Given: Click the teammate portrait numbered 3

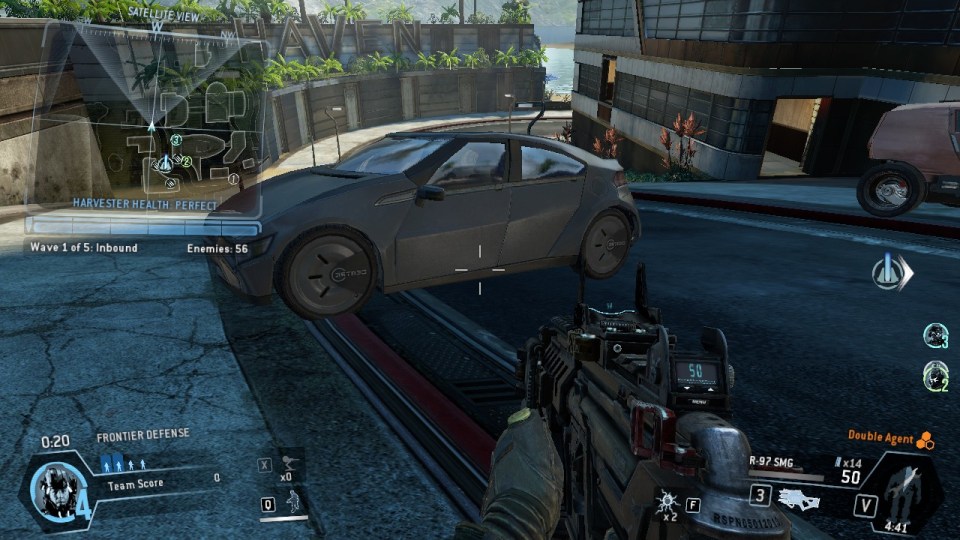Looking at the screenshot, I should click(x=935, y=335).
